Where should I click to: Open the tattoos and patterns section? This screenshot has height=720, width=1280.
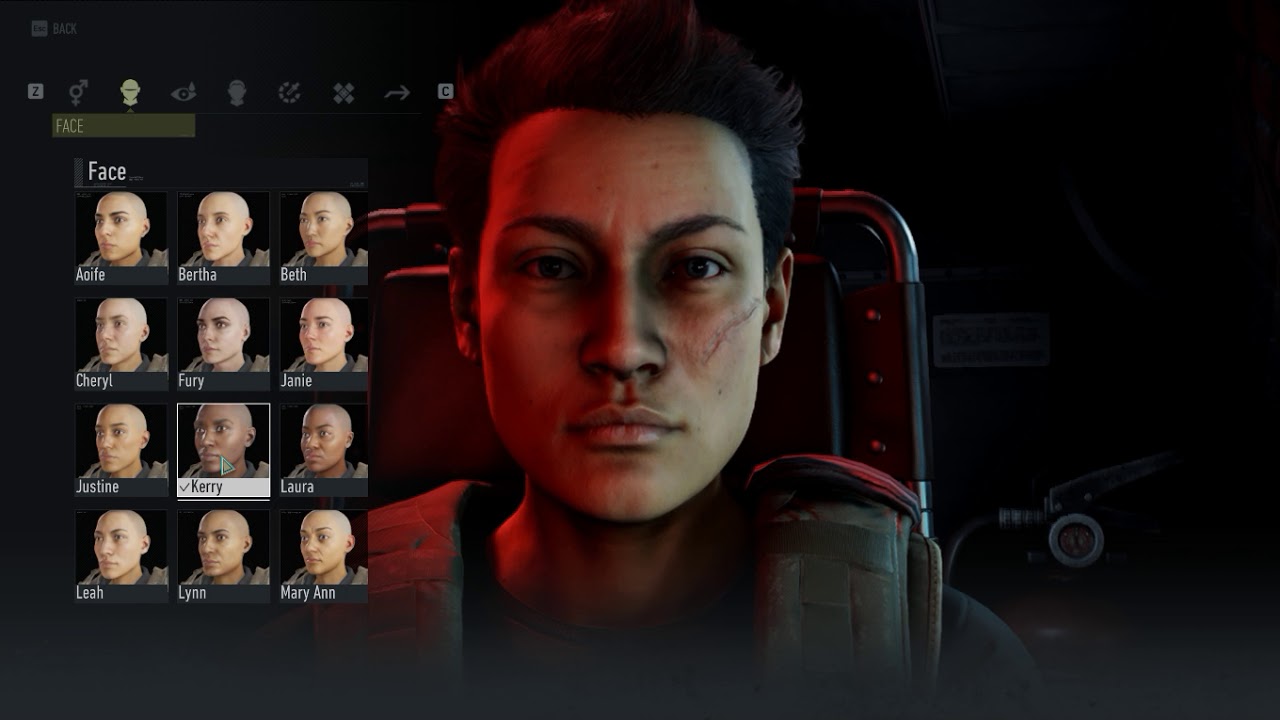coord(343,92)
